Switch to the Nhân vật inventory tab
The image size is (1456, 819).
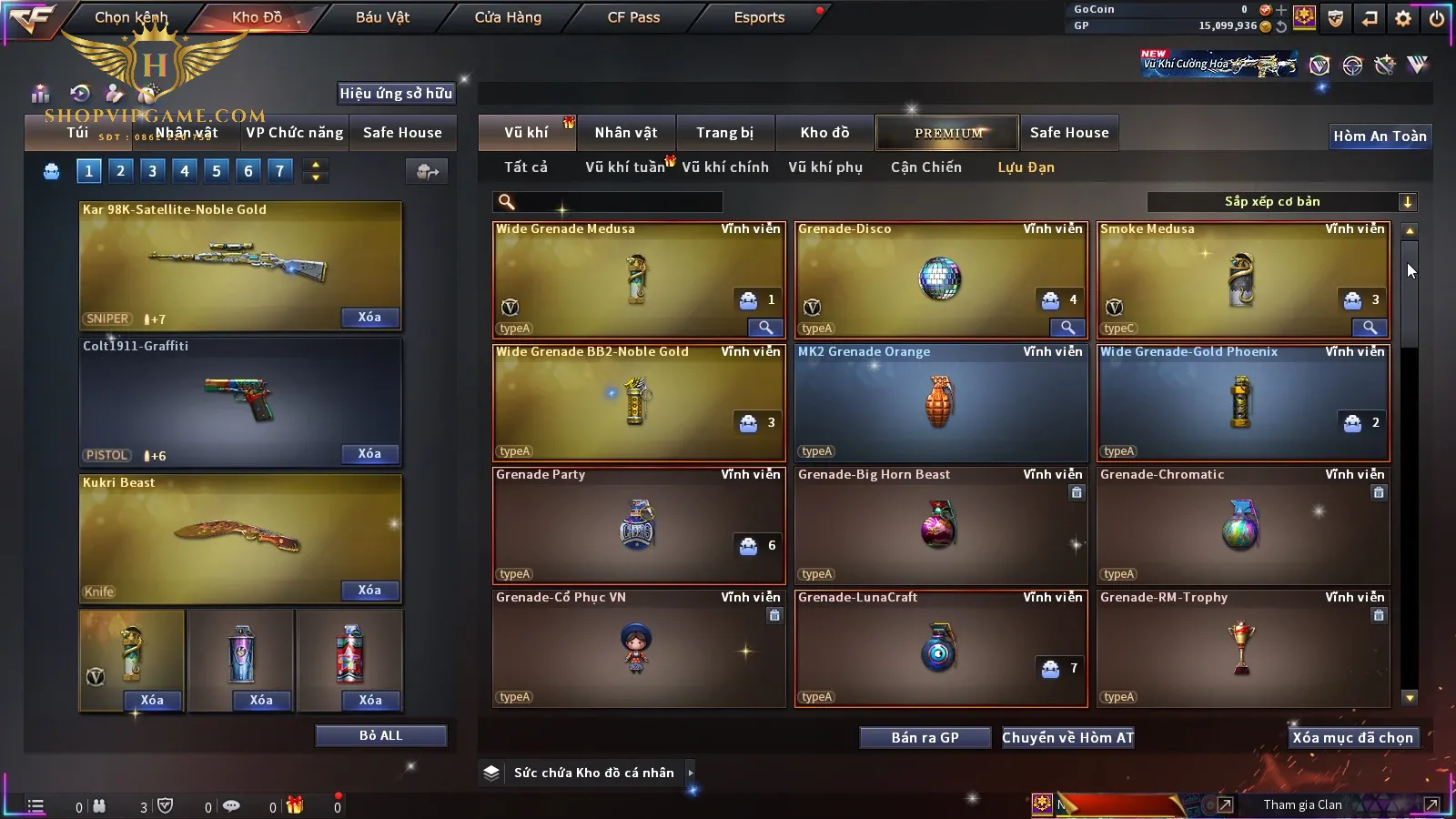point(625,133)
